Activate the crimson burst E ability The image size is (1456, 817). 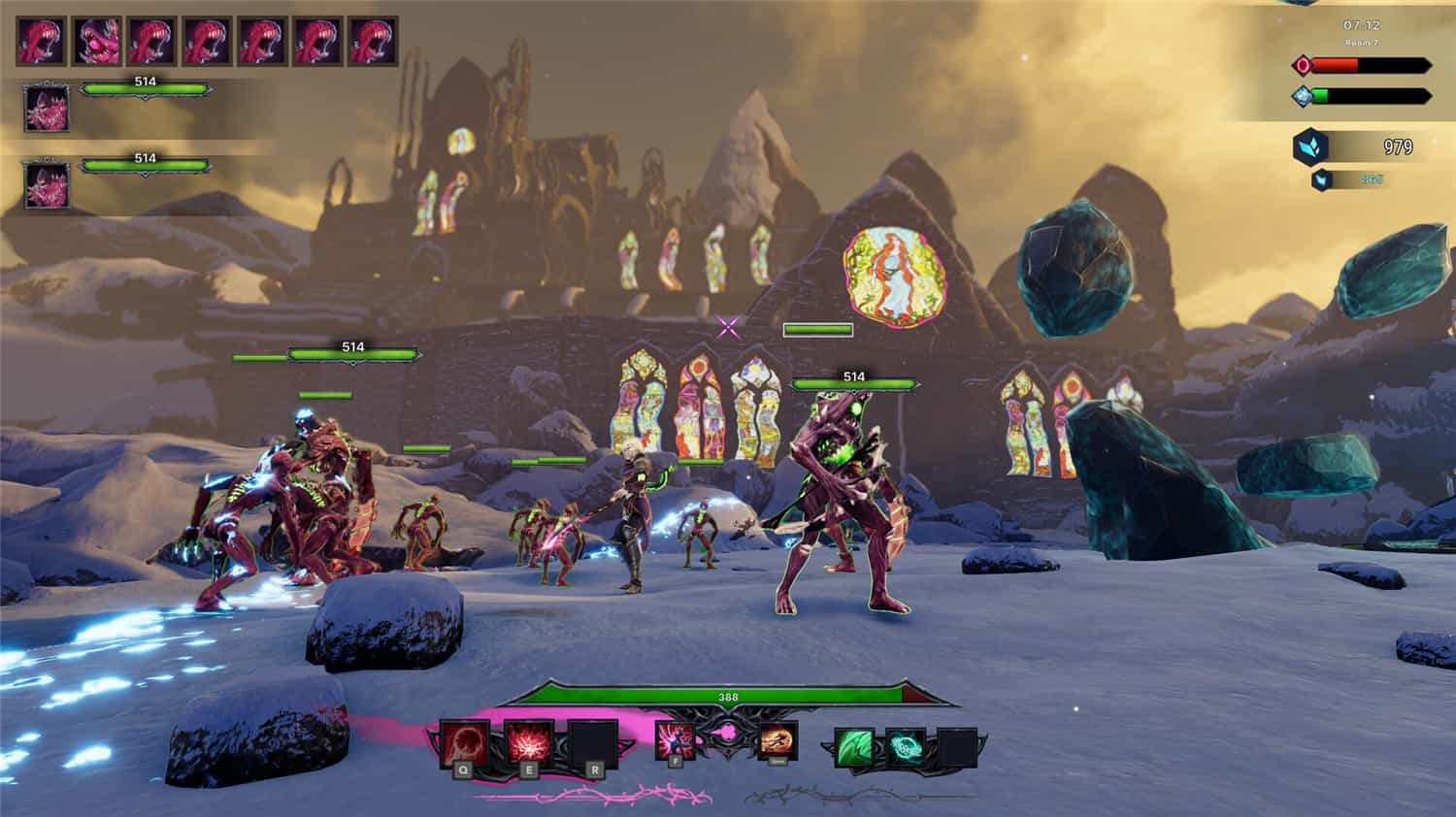528,740
